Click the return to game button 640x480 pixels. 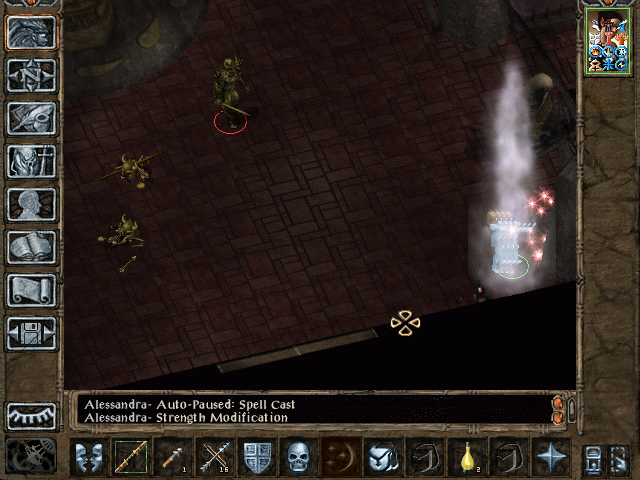(x=31, y=32)
